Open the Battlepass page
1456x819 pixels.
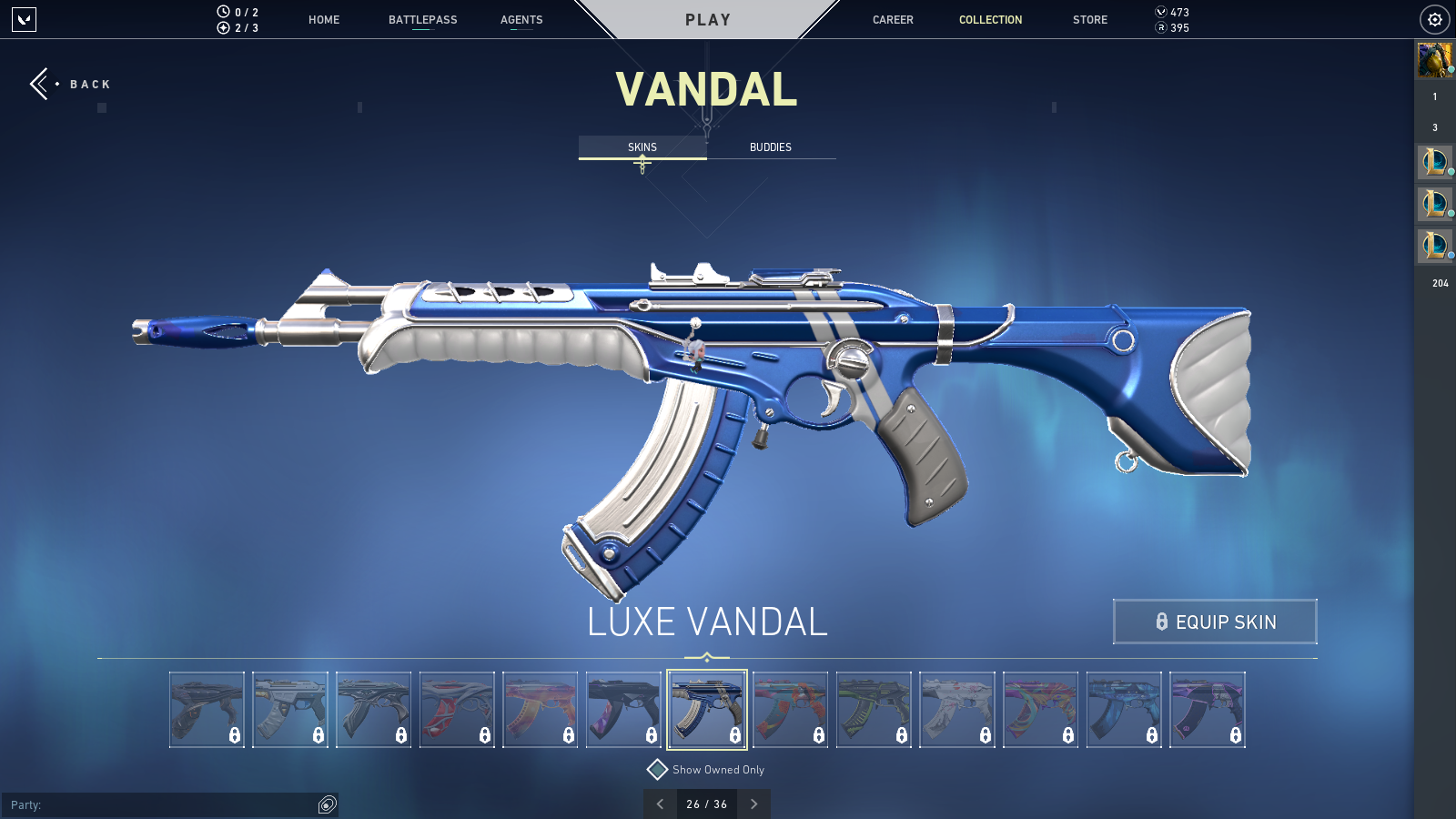pyautogui.click(x=423, y=20)
